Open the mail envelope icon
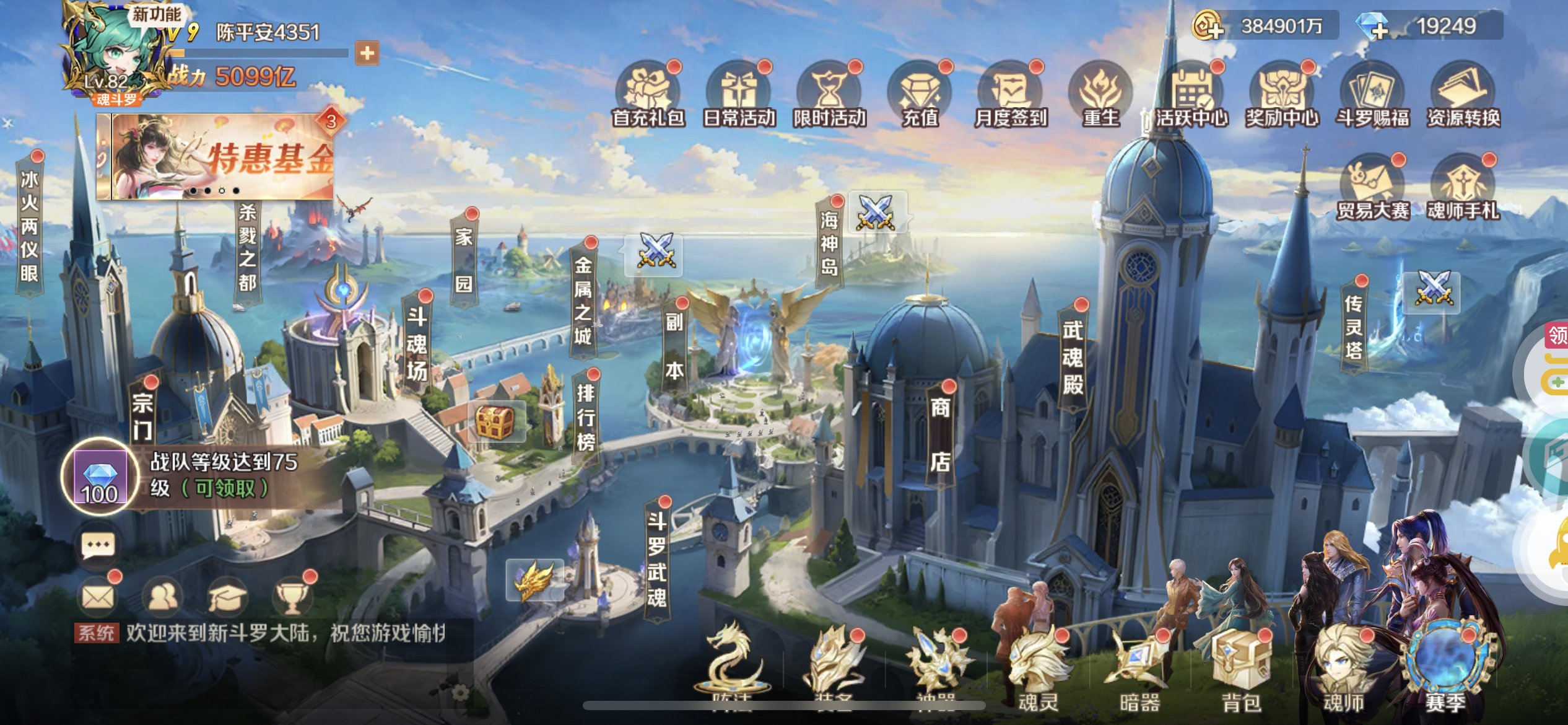The height and width of the screenshot is (725, 1568). 98,597
